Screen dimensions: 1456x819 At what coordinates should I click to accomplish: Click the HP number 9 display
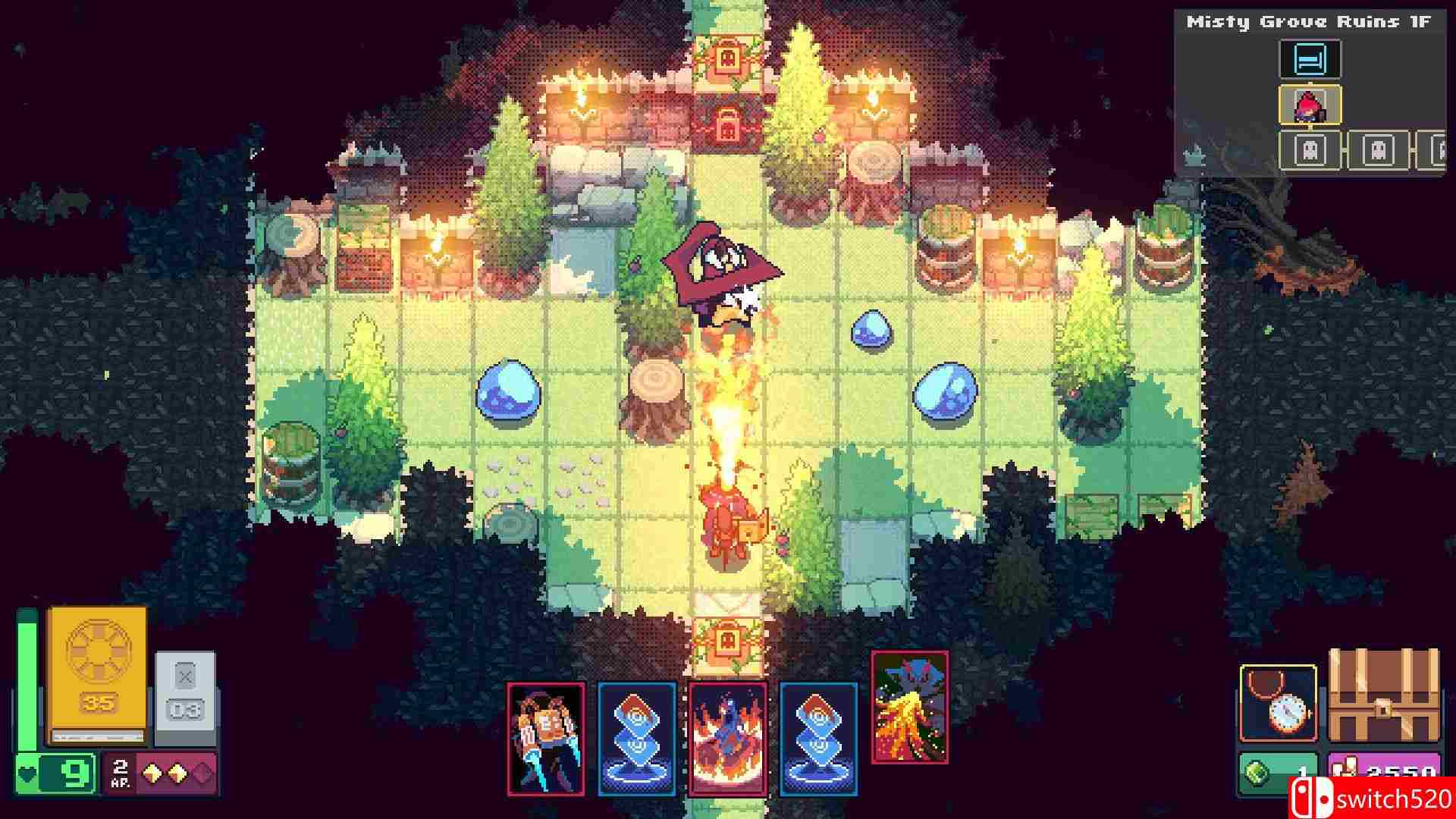click(74, 773)
